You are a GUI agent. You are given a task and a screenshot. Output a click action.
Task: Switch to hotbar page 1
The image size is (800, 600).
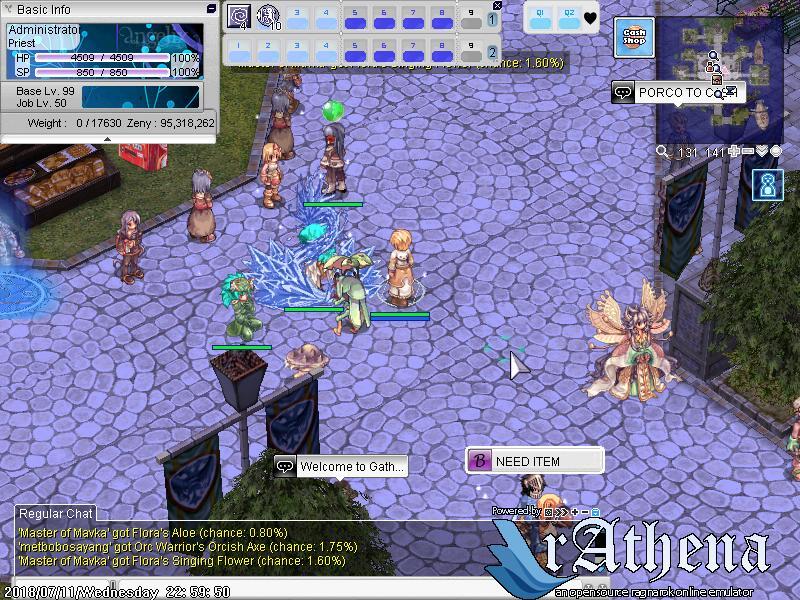point(492,20)
